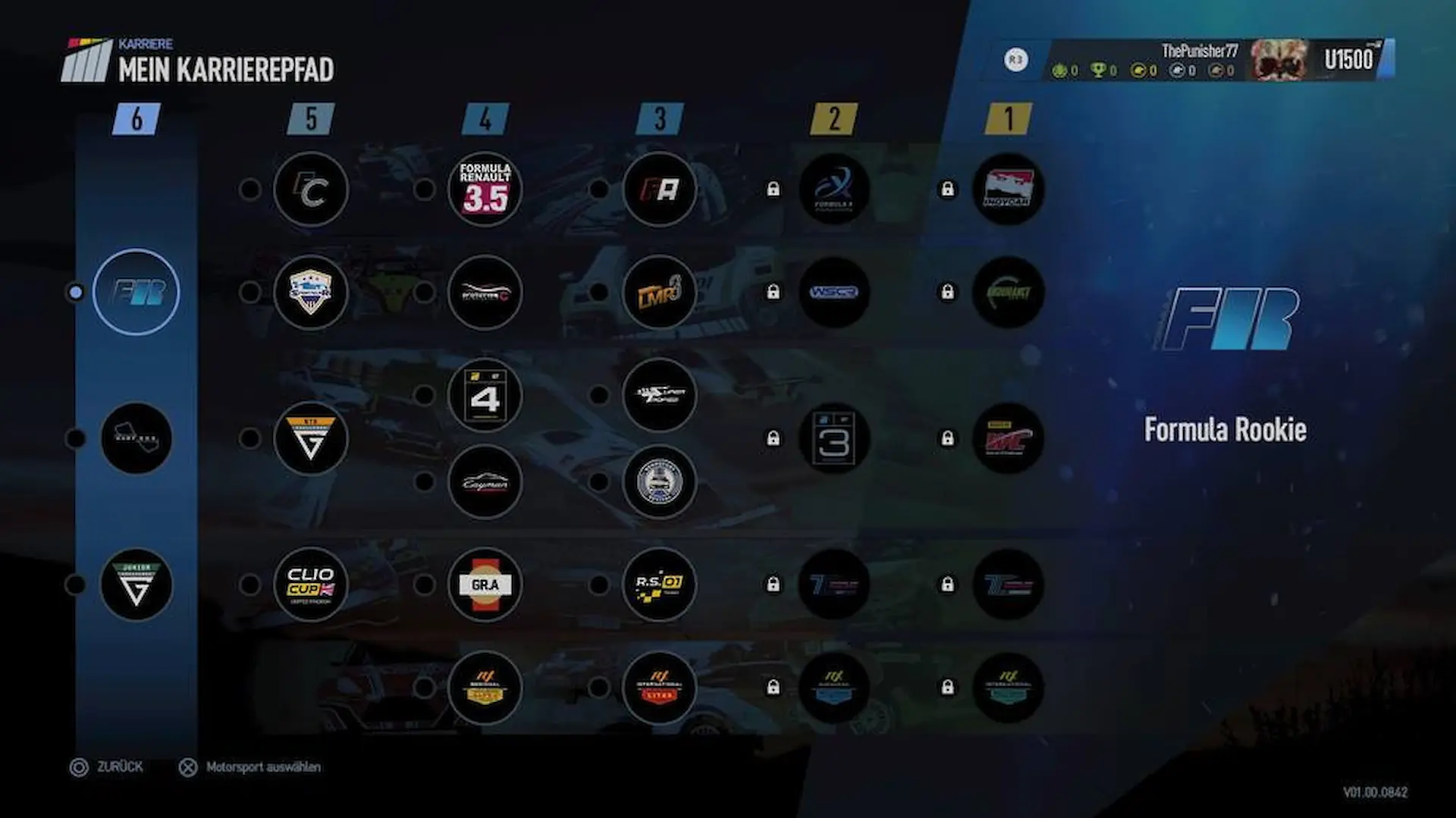The image size is (1456, 818).
Task: Select the locked IndyCar series
Action: pyautogui.click(x=1008, y=189)
